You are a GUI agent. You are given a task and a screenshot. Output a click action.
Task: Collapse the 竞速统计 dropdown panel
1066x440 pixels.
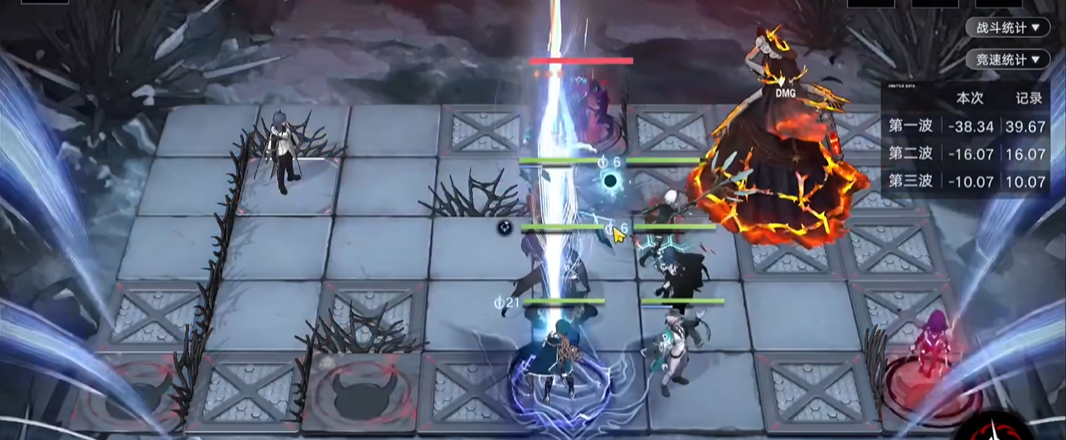pos(1007,60)
